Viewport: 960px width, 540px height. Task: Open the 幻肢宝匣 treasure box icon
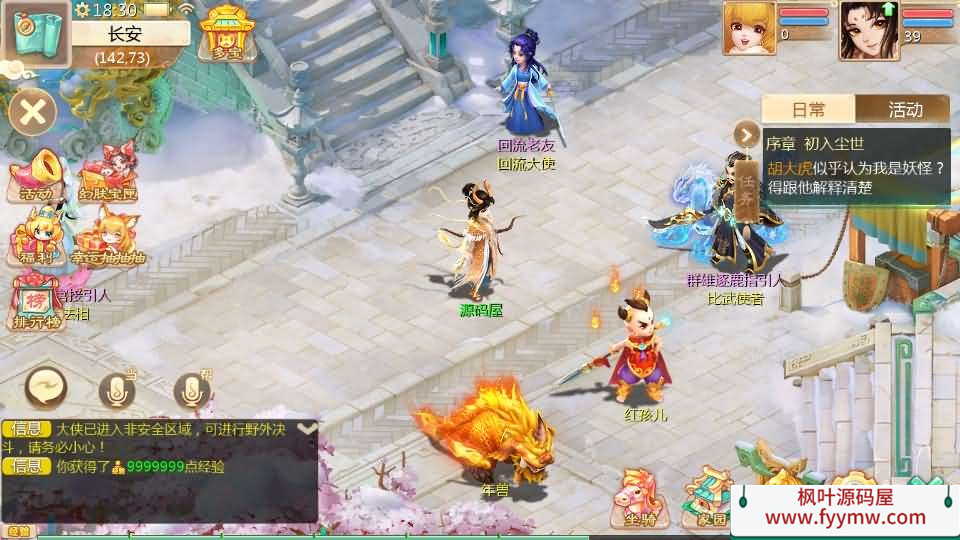(106, 176)
